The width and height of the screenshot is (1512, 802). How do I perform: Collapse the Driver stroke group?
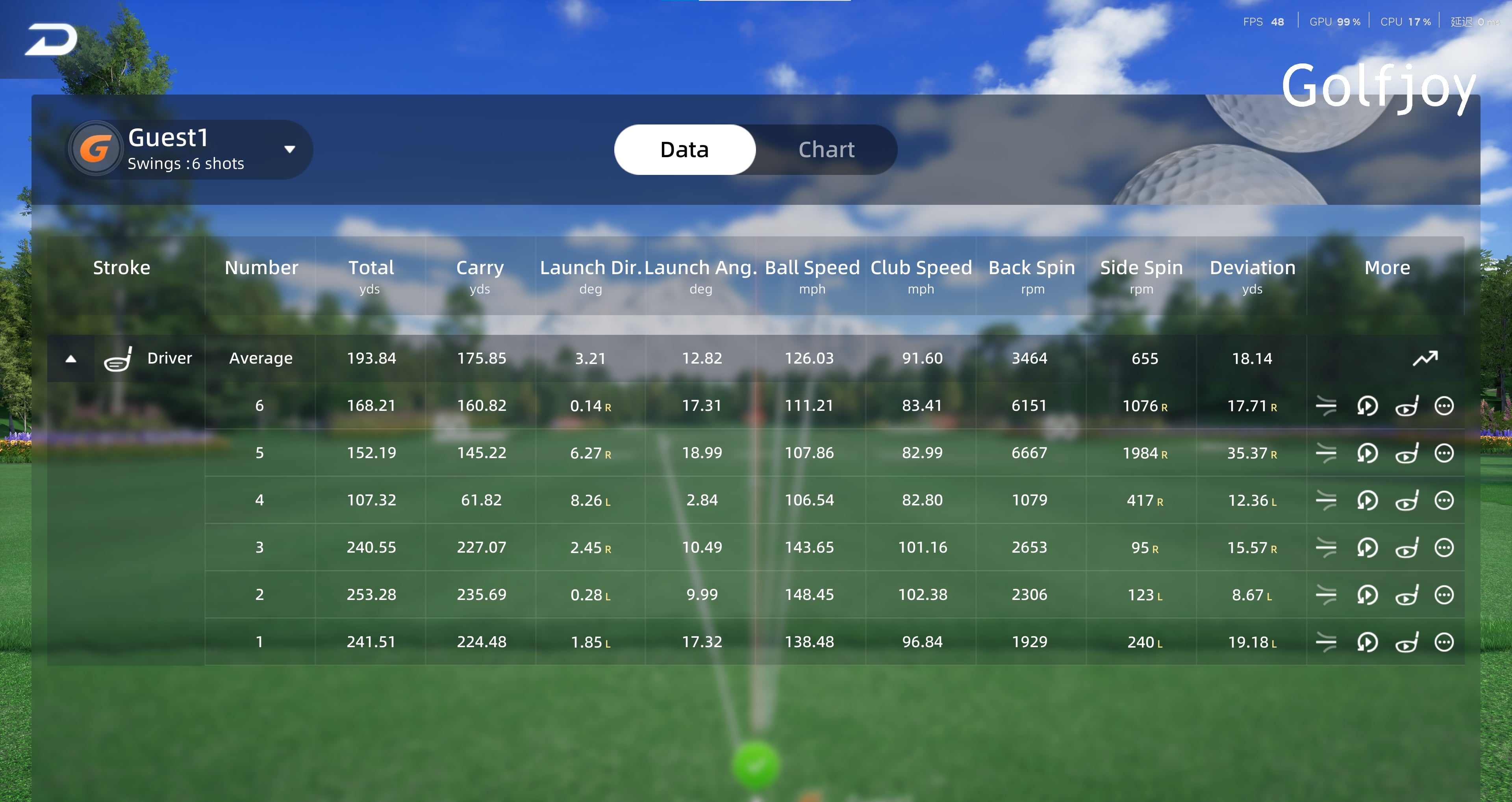coord(71,359)
